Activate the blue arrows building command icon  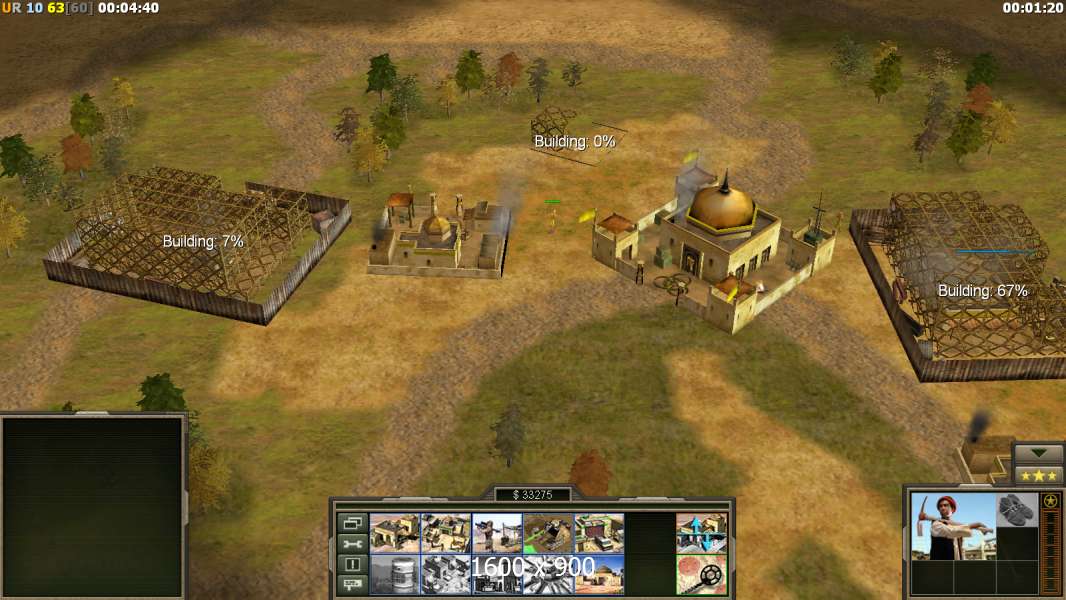coord(701,533)
